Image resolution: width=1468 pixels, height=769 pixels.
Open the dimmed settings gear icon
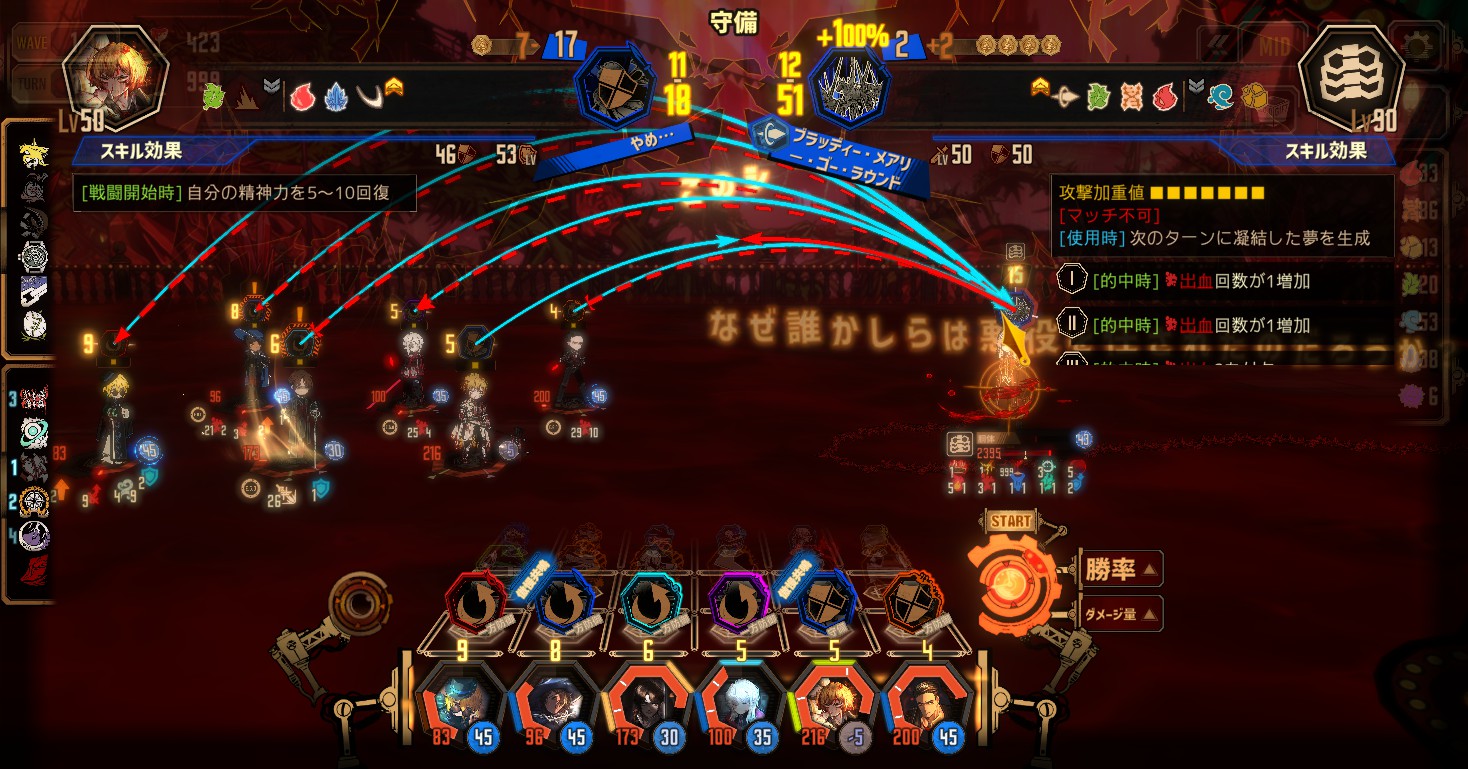click(1417, 45)
